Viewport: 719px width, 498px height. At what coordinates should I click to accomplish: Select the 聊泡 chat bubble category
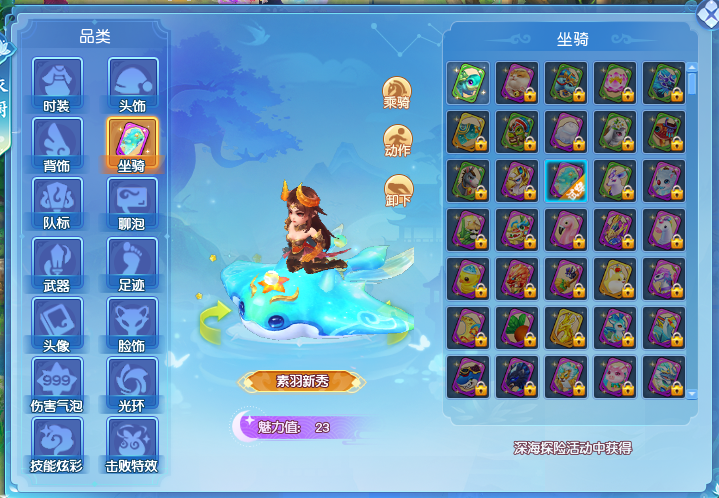click(133, 203)
